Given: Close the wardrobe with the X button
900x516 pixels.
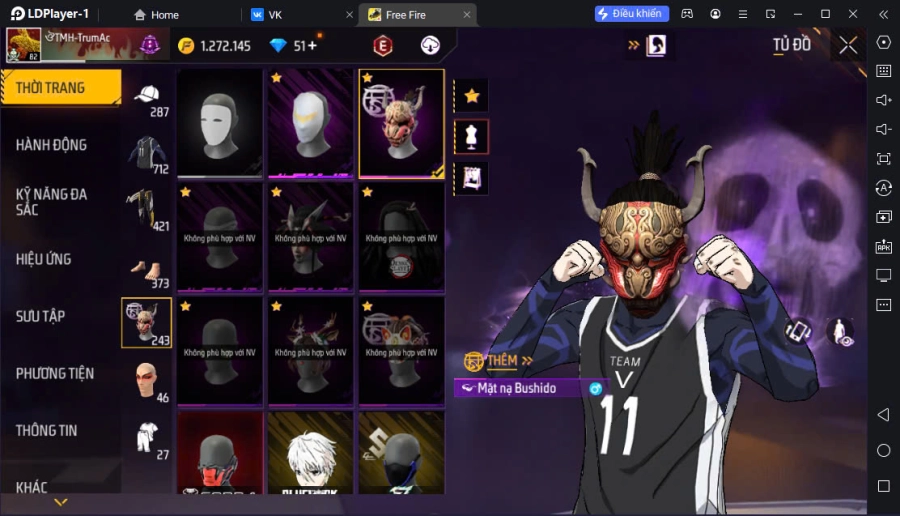Looking at the screenshot, I should click(x=848, y=45).
